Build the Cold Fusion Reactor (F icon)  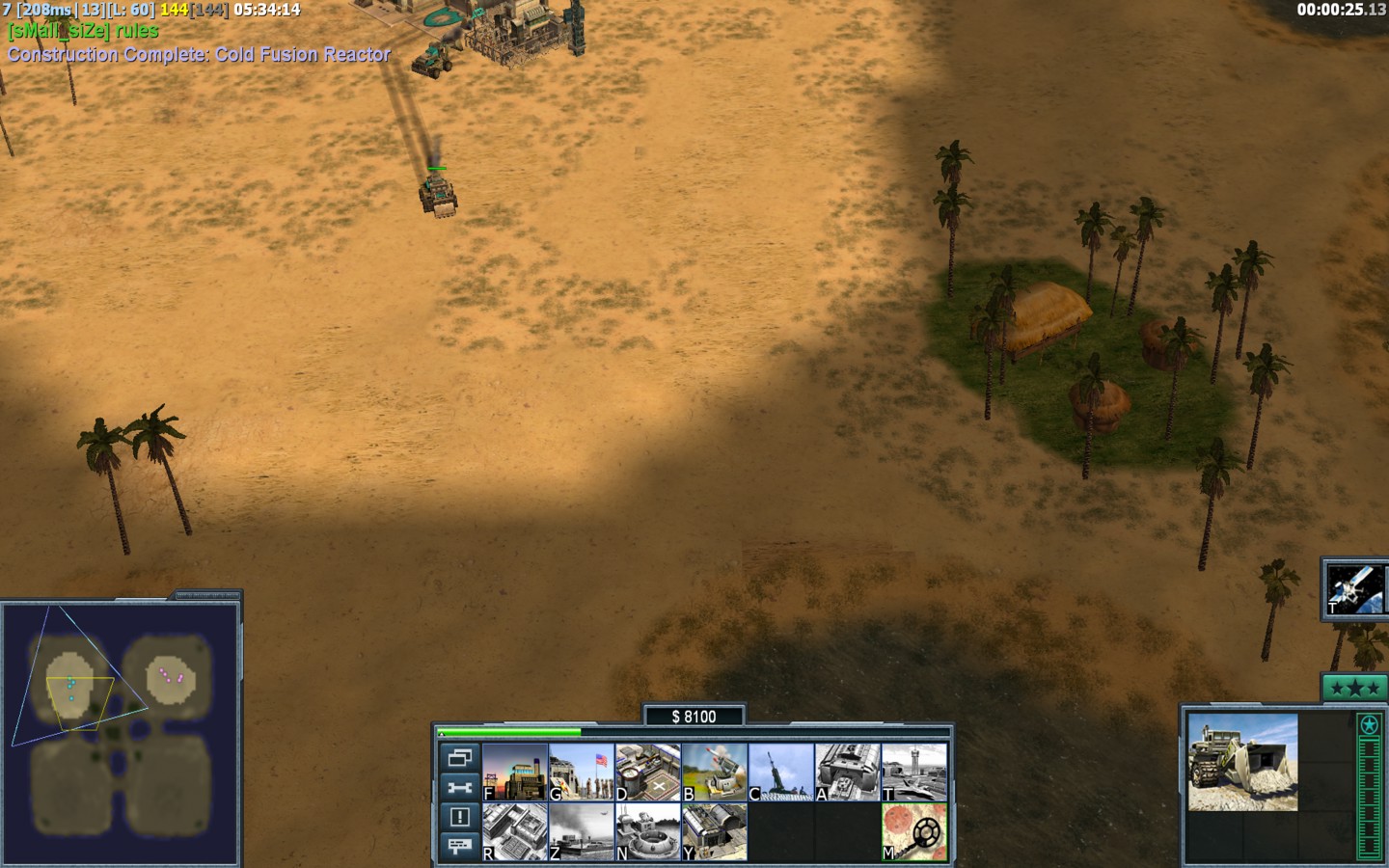tap(515, 772)
